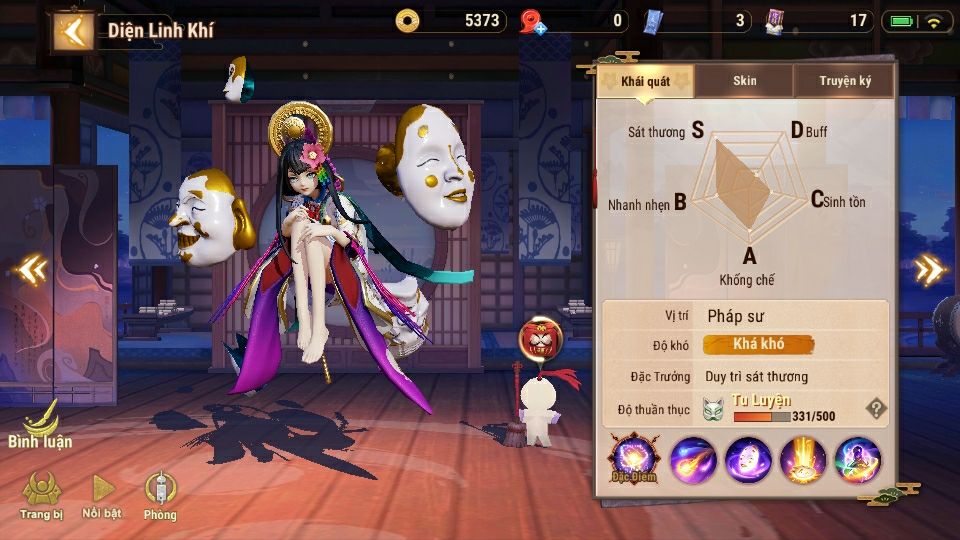The width and height of the screenshot is (960, 540).
Task: Open the mastery question mark help
Action: coord(875,408)
